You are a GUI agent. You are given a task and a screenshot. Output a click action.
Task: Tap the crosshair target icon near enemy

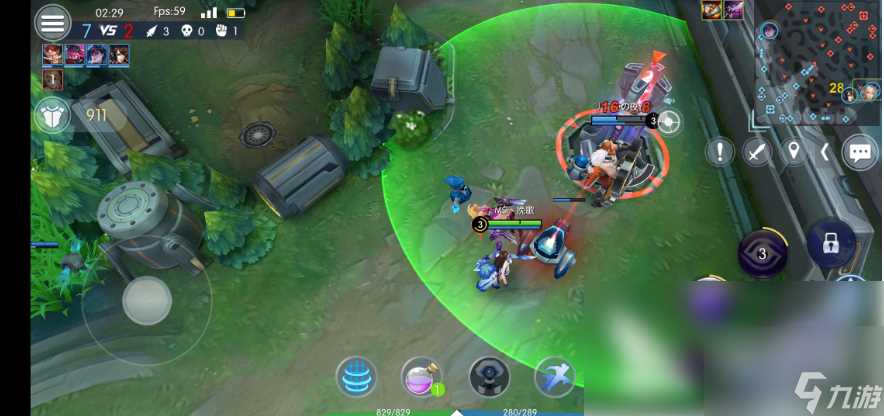669,122
